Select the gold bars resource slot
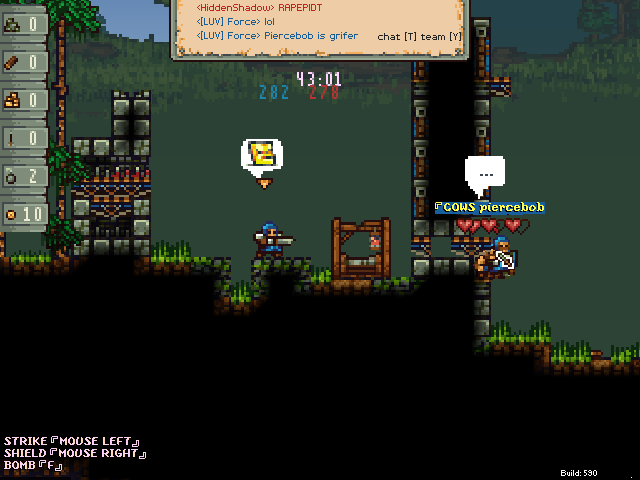 coord(23,100)
